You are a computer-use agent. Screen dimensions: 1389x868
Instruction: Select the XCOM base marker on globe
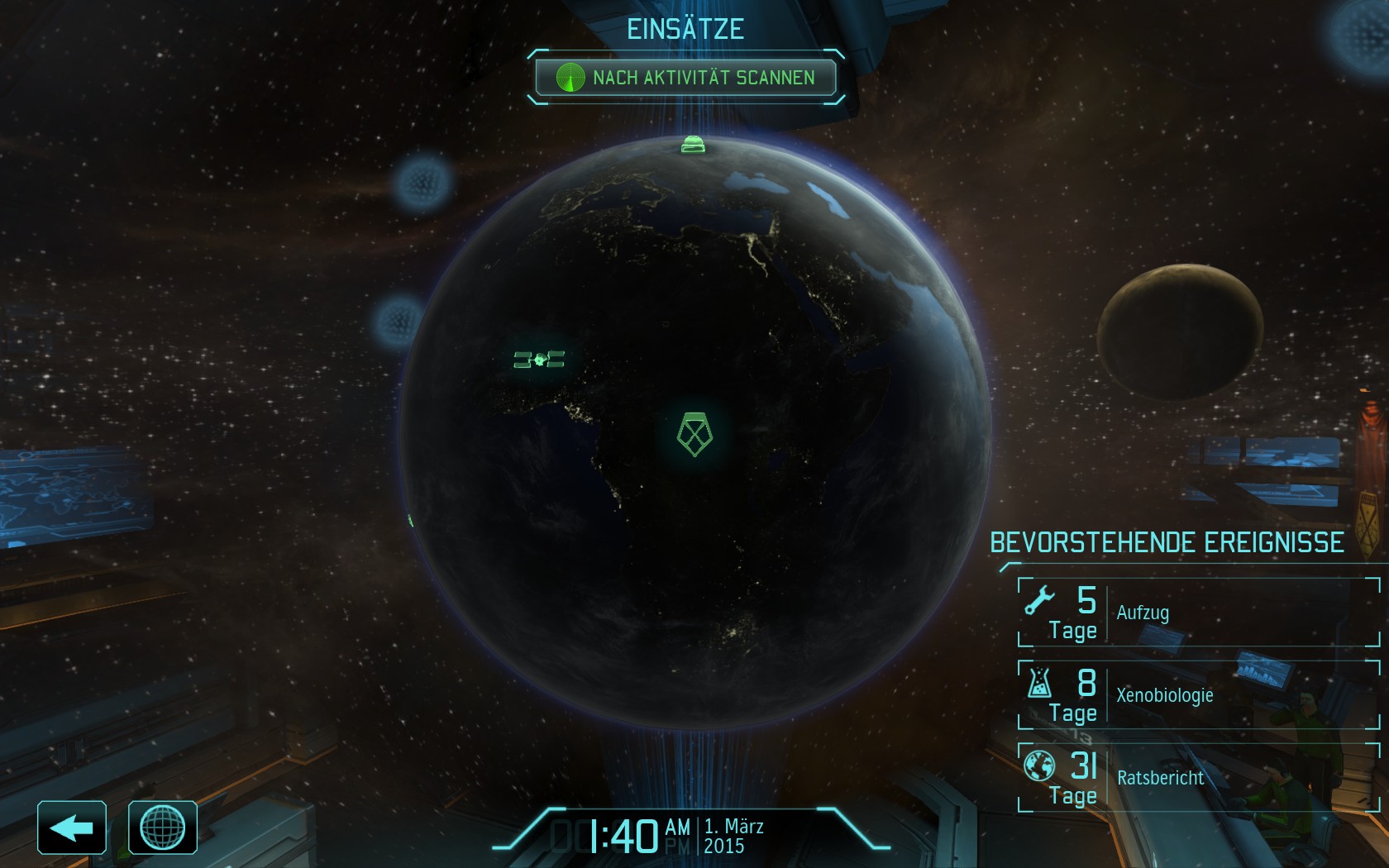694,434
